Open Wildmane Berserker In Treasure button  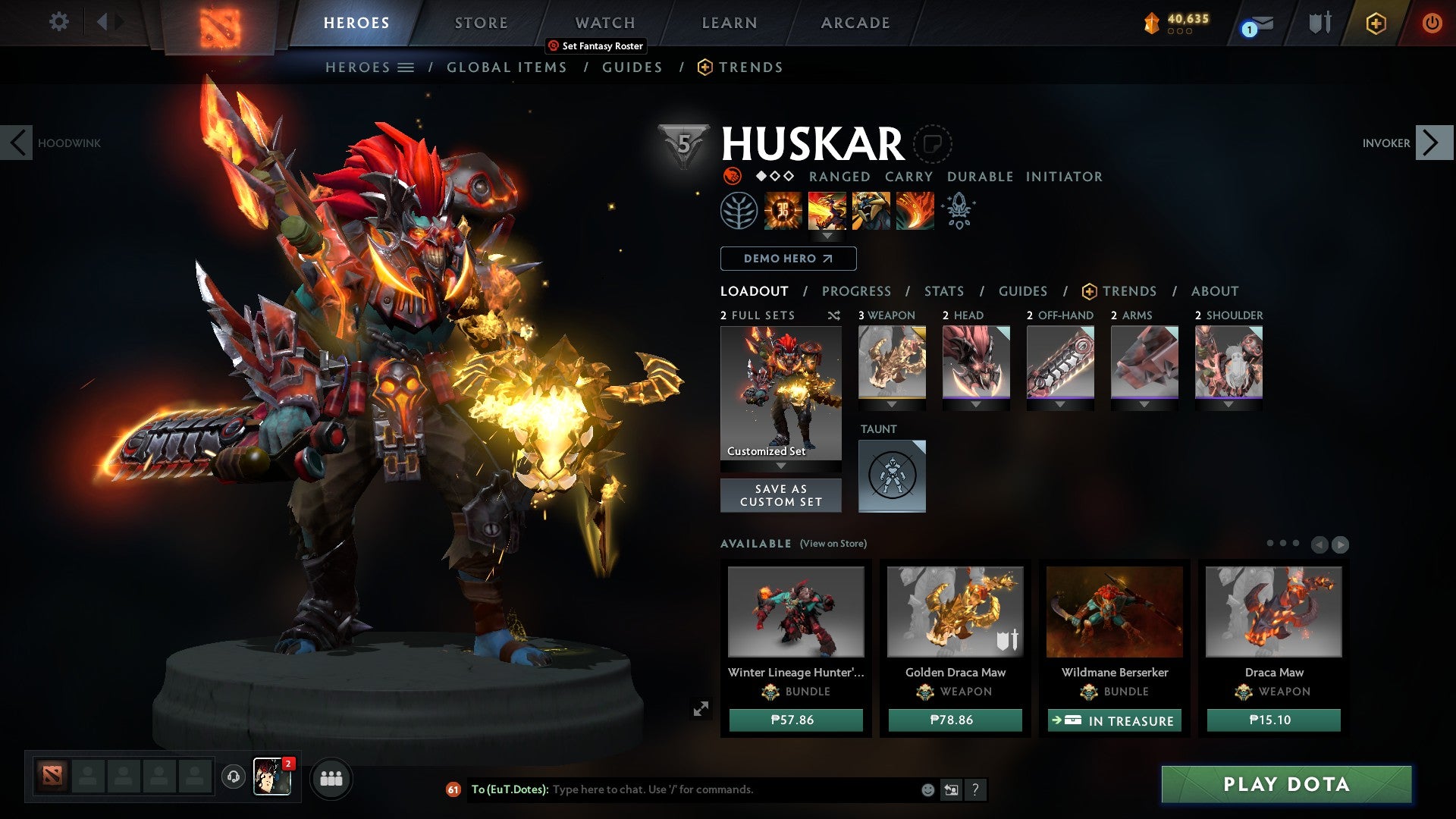(1114, 720)
